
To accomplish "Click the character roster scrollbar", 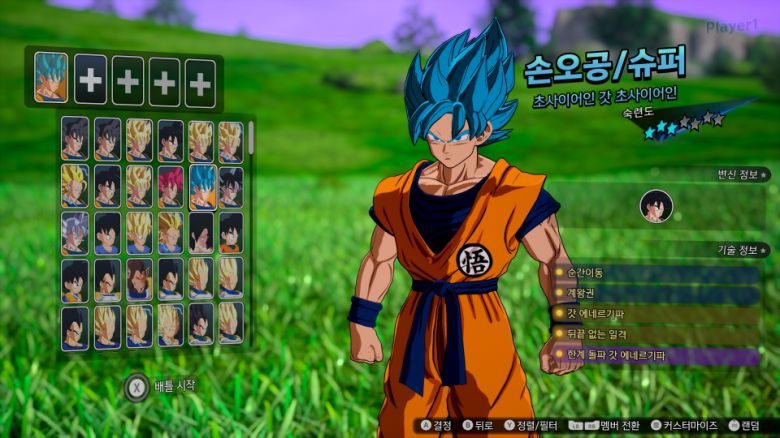I will tap(251, 137).
